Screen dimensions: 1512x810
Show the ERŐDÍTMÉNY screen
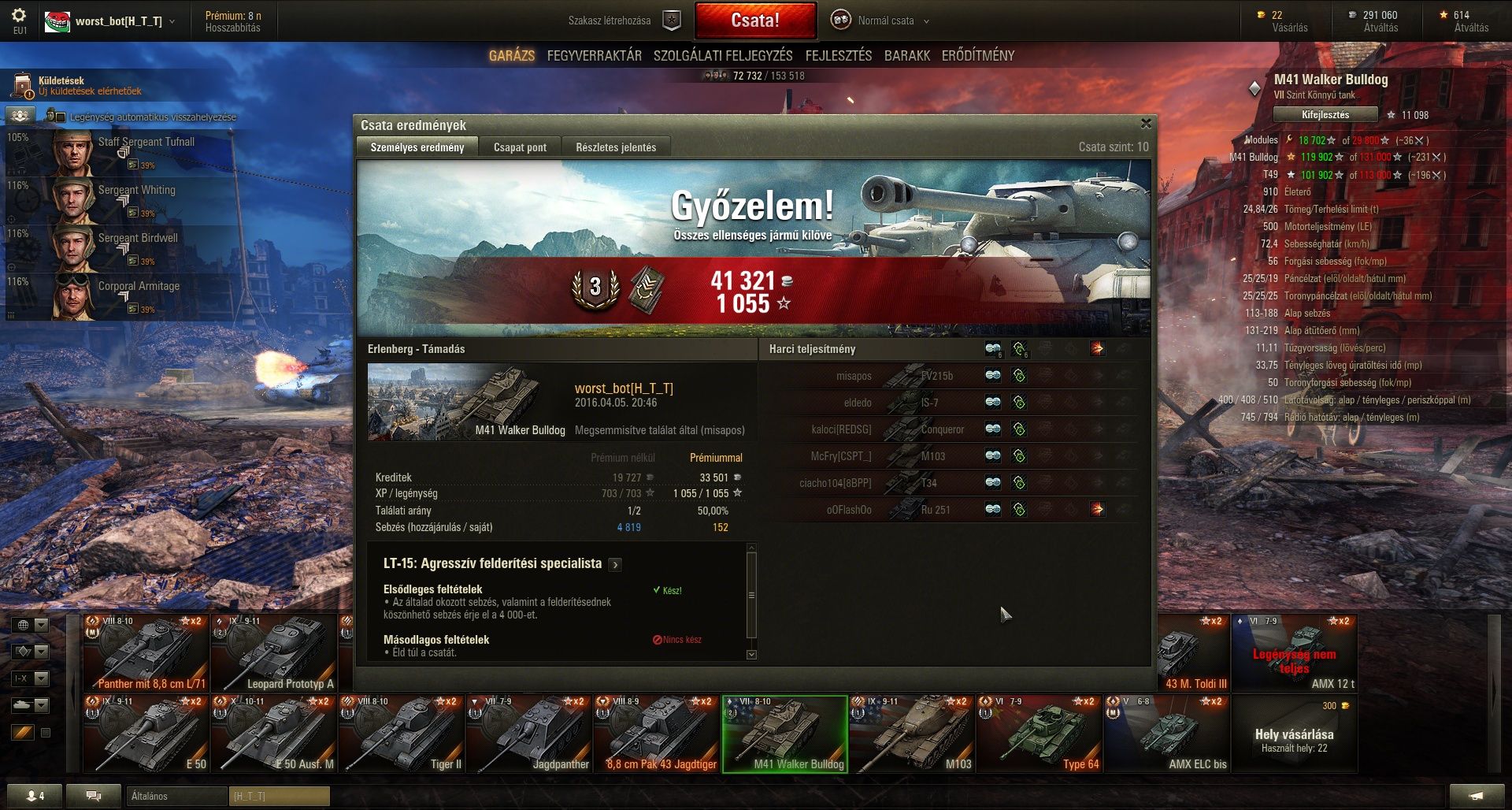coord(977,56)
